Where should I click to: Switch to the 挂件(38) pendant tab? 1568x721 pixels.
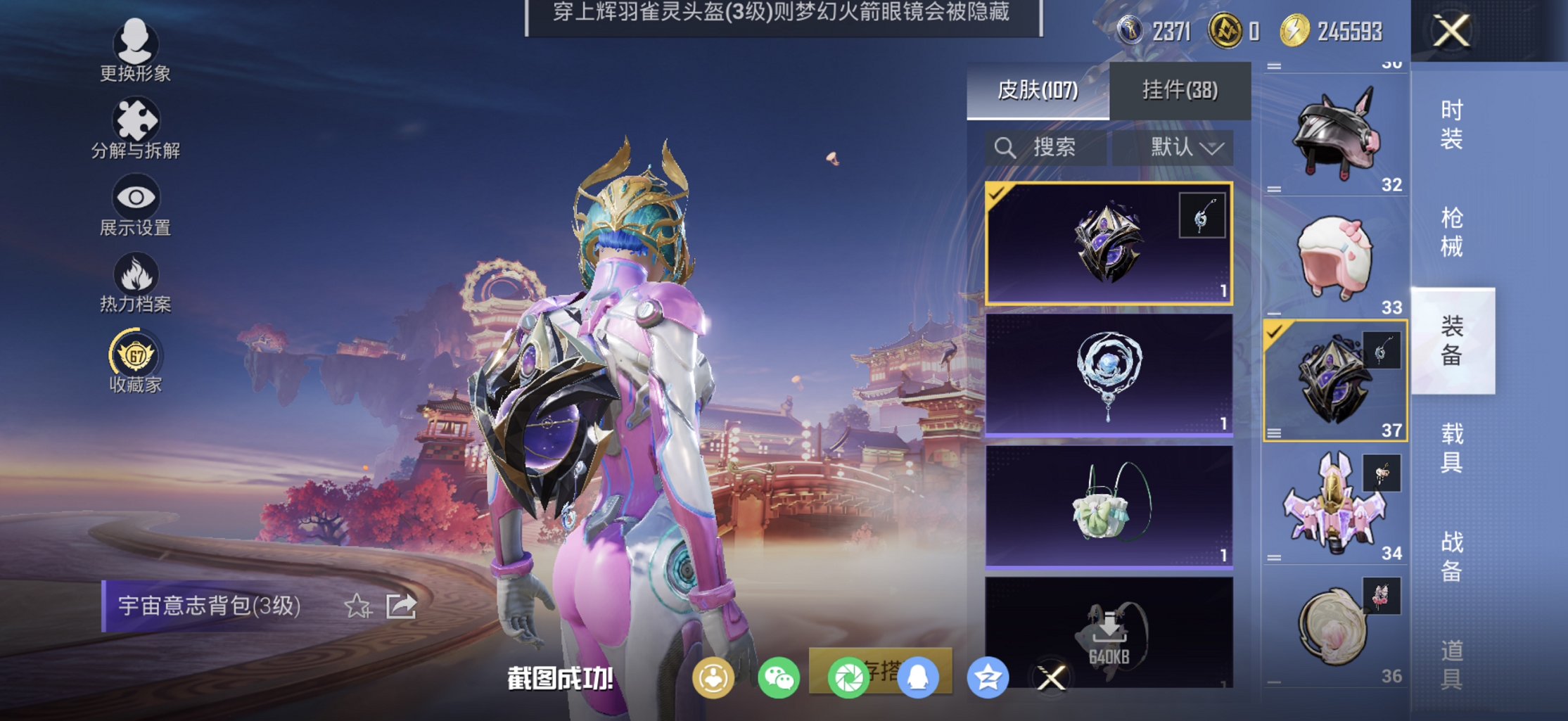click(1180, 91)
